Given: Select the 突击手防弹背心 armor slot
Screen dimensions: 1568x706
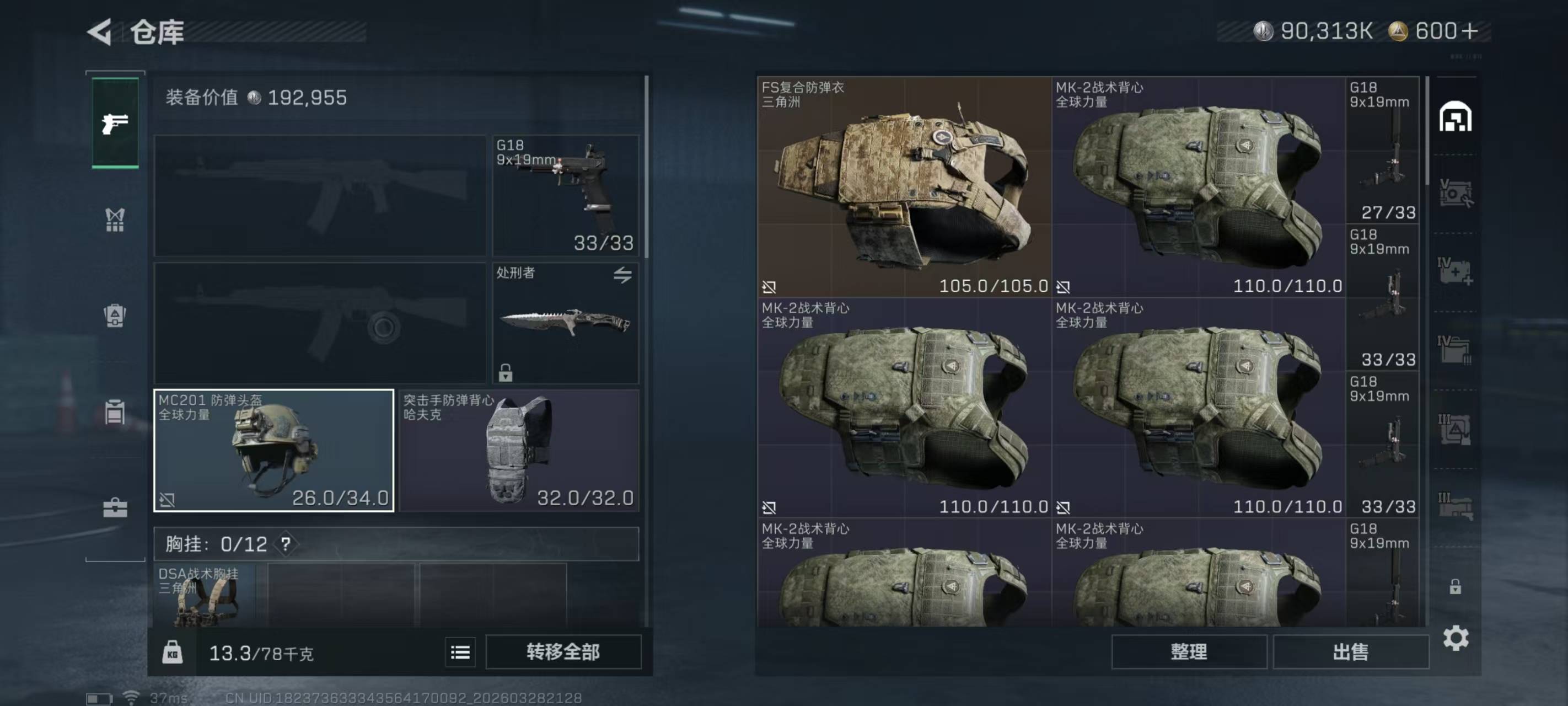Looking at the screenshot, I should 519,451.
